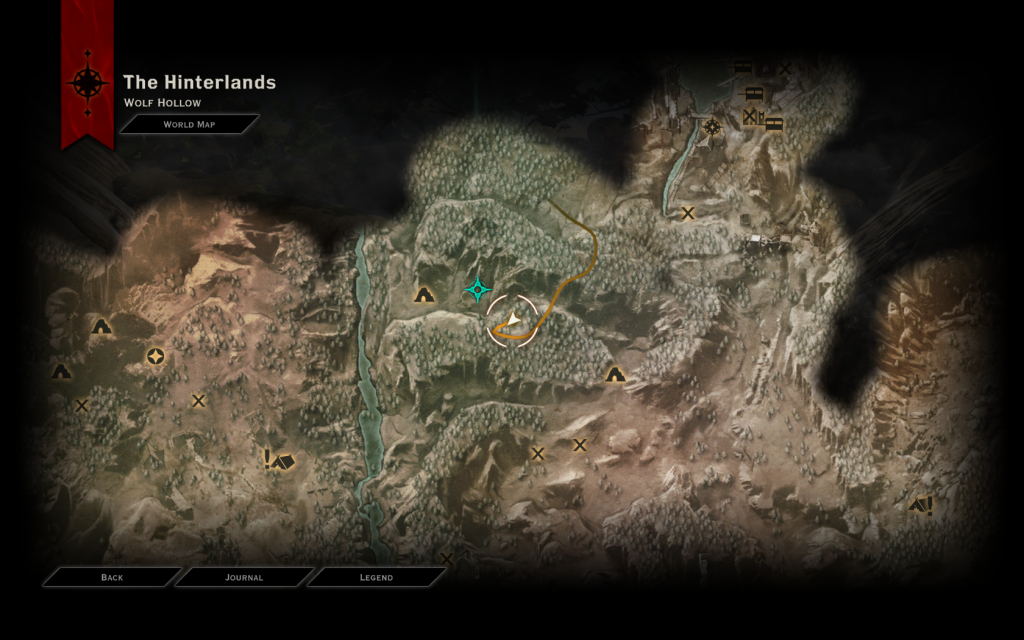Screen dimensions: 1024x640
Task: Select the tent marker with exclamation on its left
Action: 279,460
